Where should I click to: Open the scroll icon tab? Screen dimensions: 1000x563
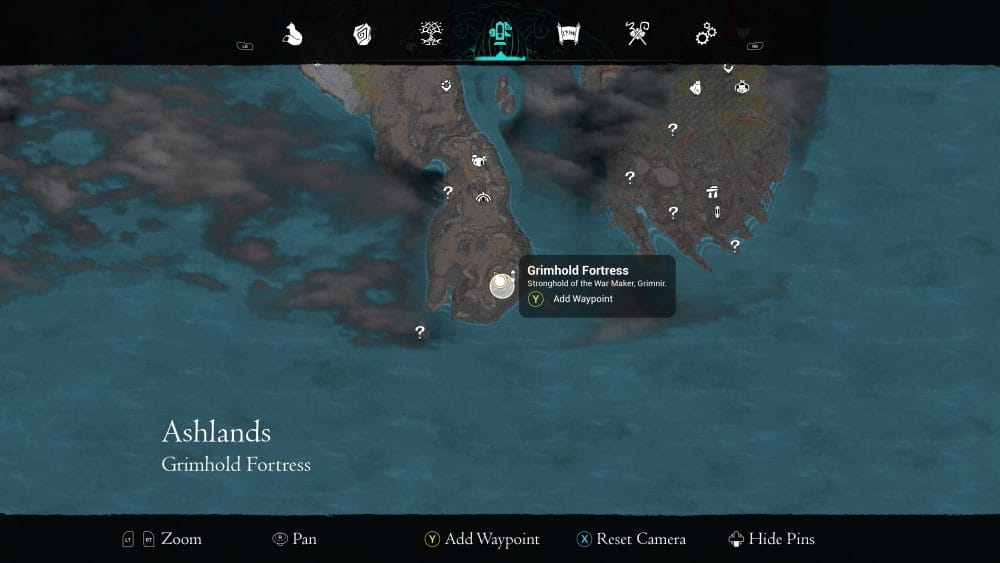coord(568,35)
